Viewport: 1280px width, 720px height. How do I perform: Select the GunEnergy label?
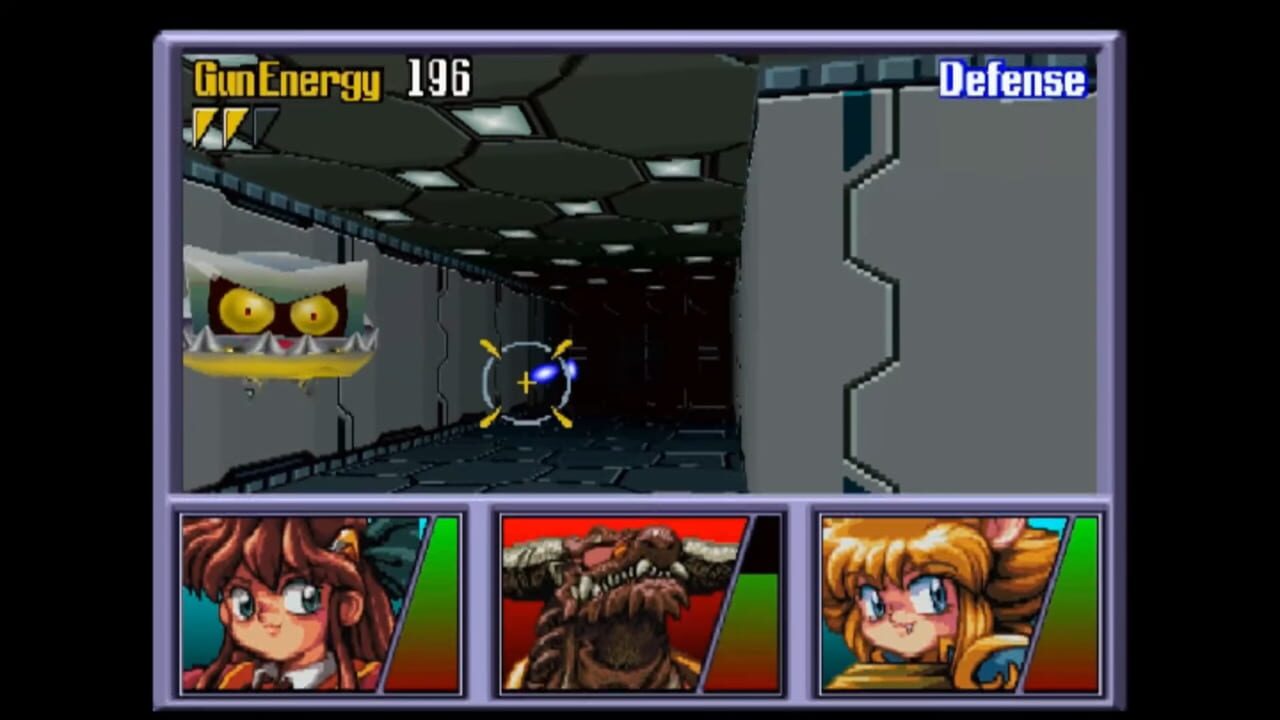pos(287,80)
